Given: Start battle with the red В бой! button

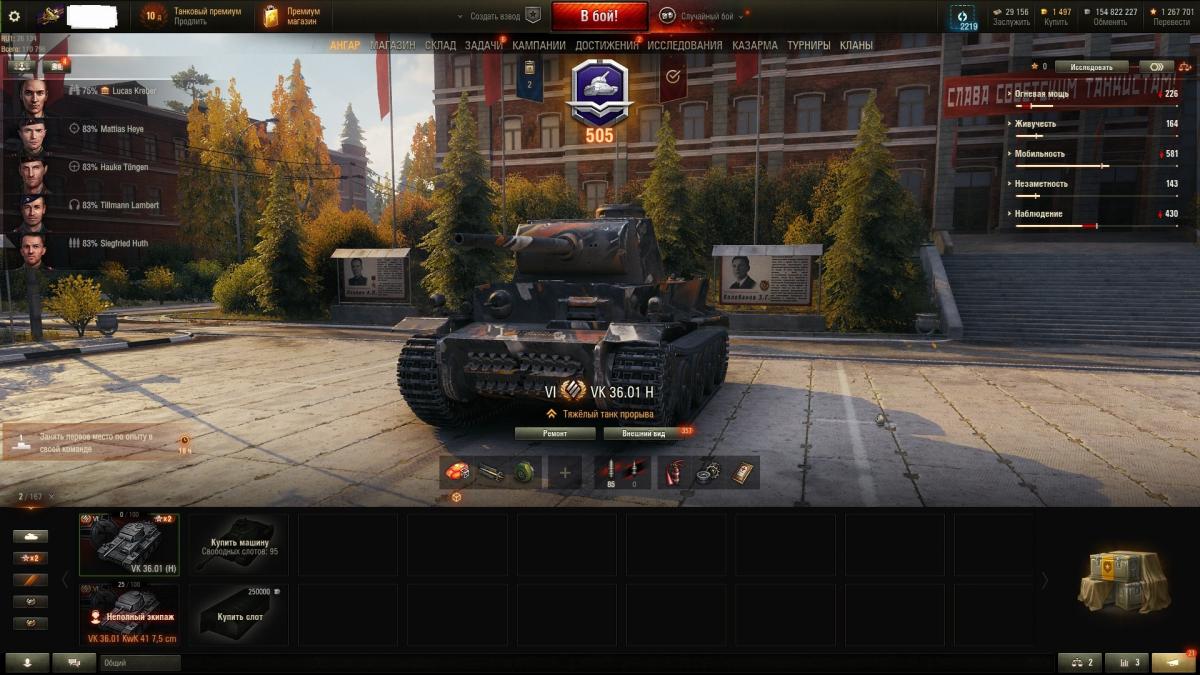Looking at the screenshot, I should coord(599,16).
